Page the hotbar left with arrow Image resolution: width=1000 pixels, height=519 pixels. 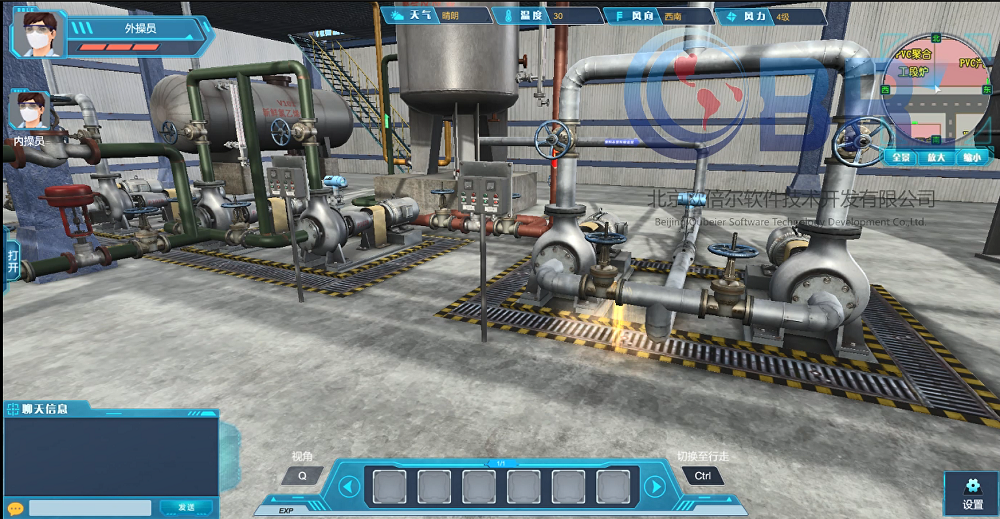pos(349,487)
